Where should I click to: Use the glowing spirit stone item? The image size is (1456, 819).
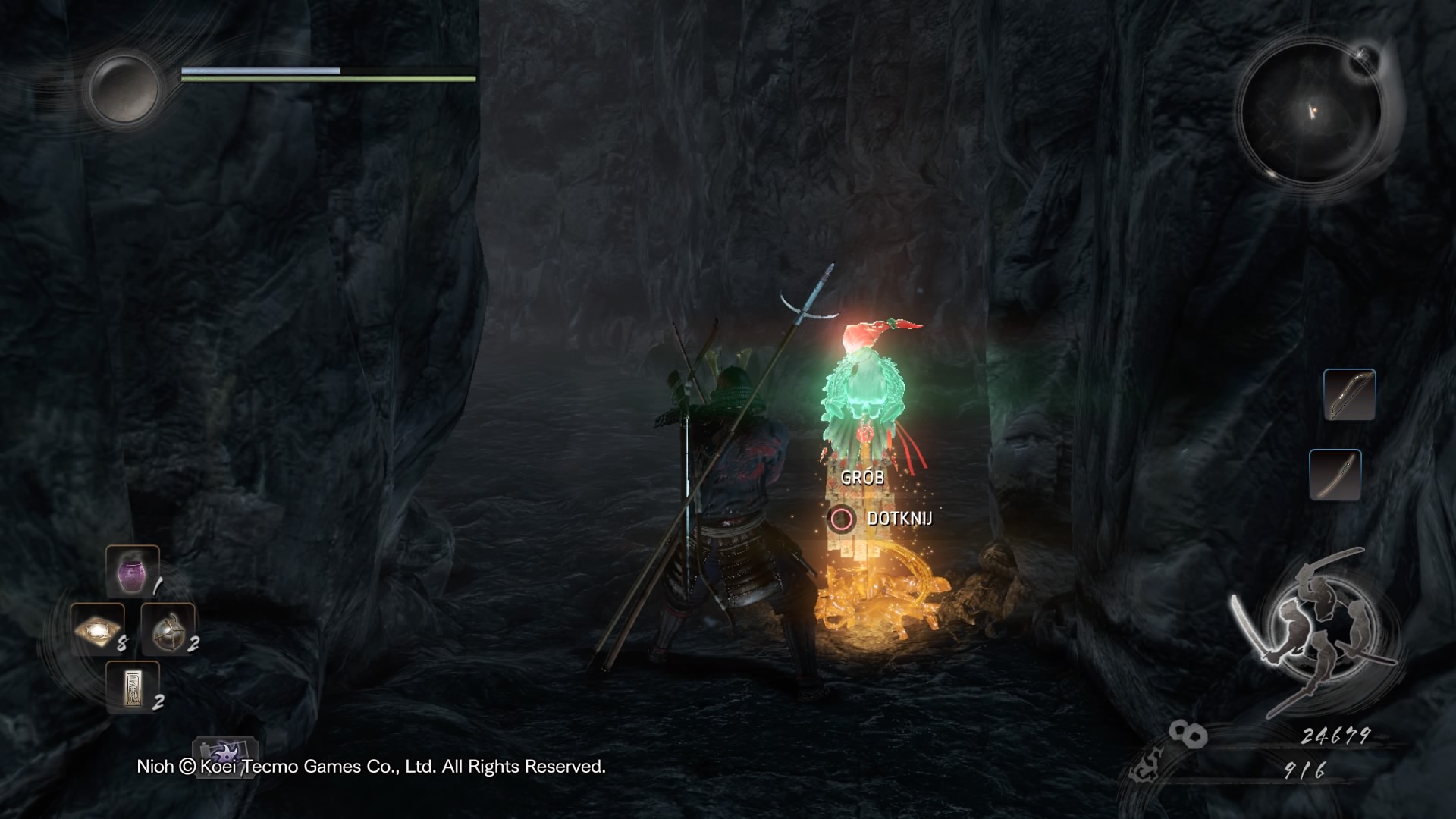click(x=98, y=629)
